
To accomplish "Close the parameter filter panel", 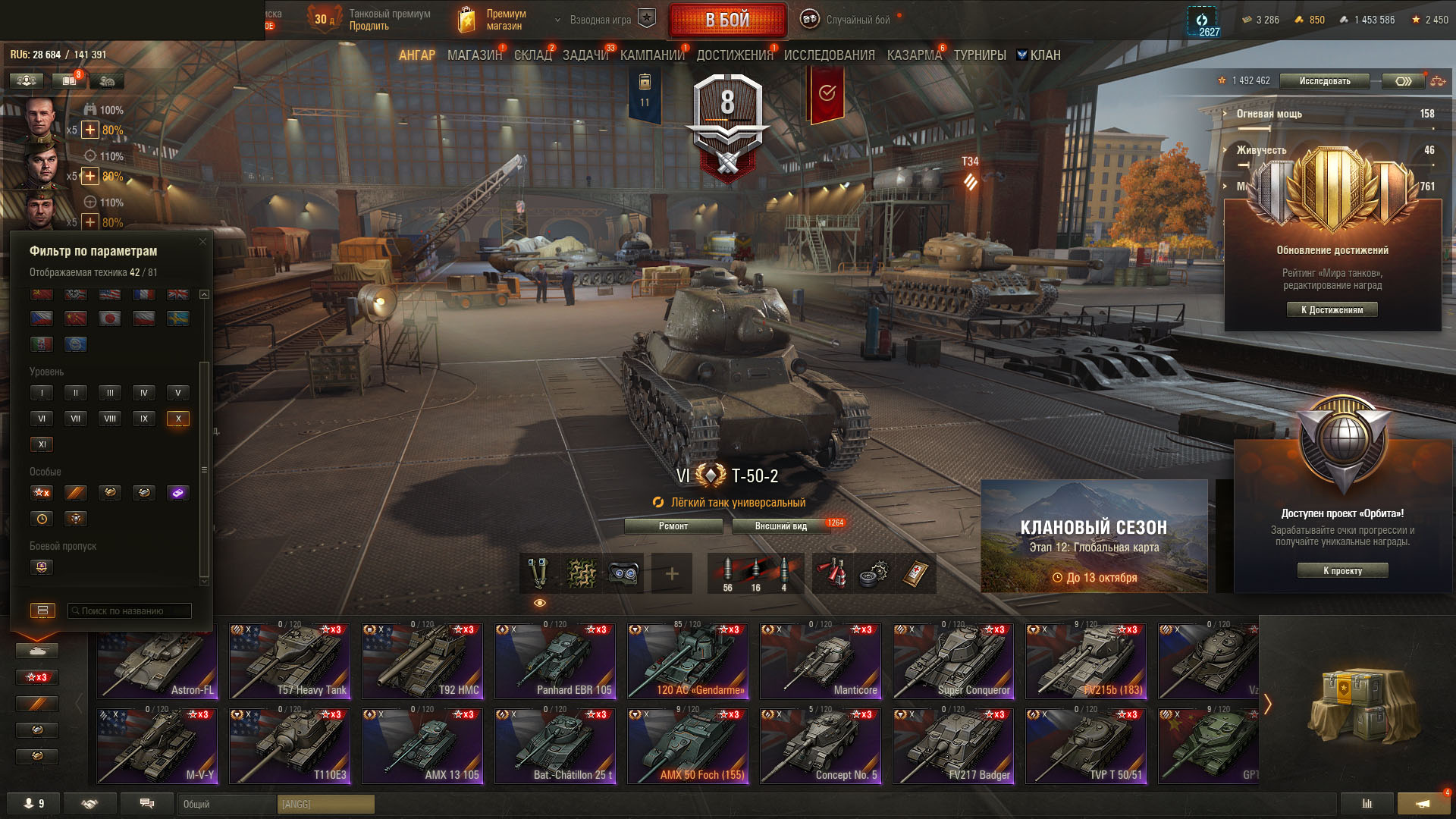I will tap(202, 242).
